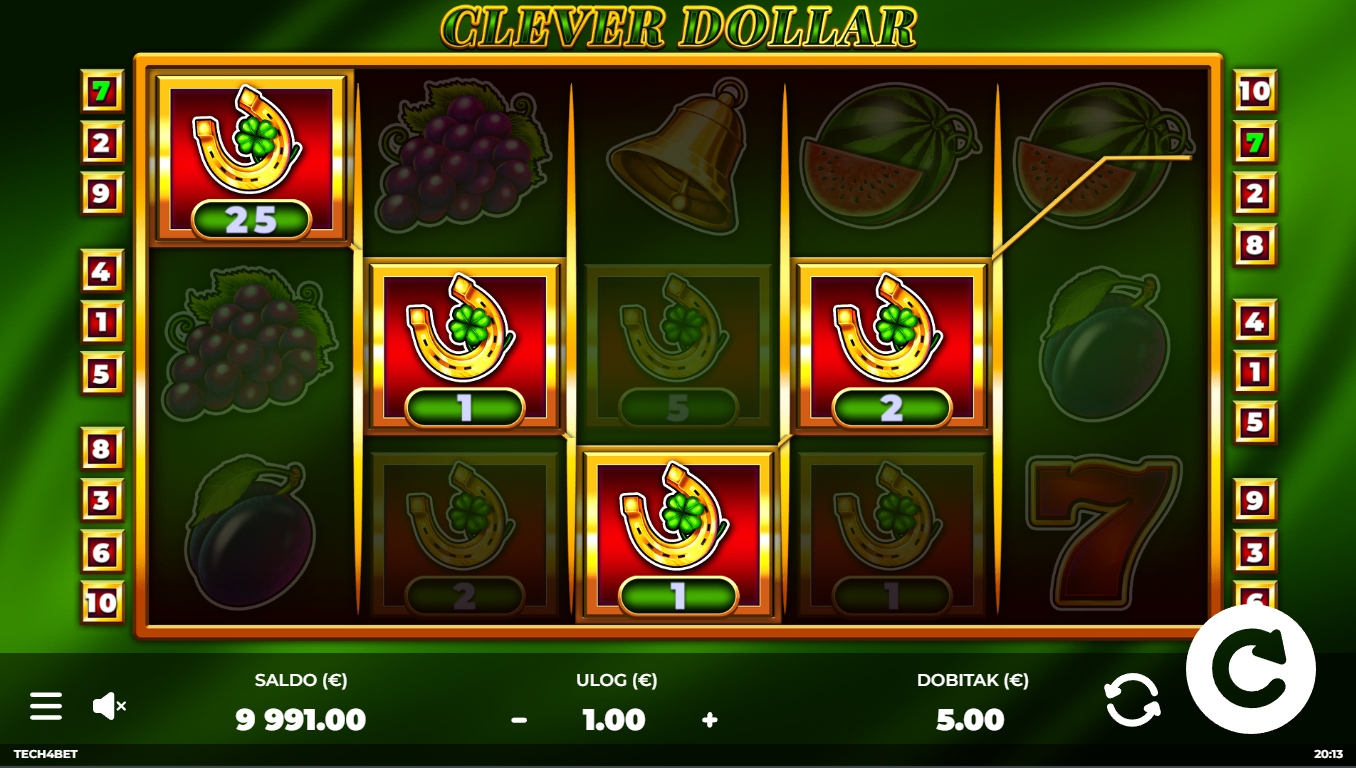Spin the reels with the big white button

(1251, 670)
